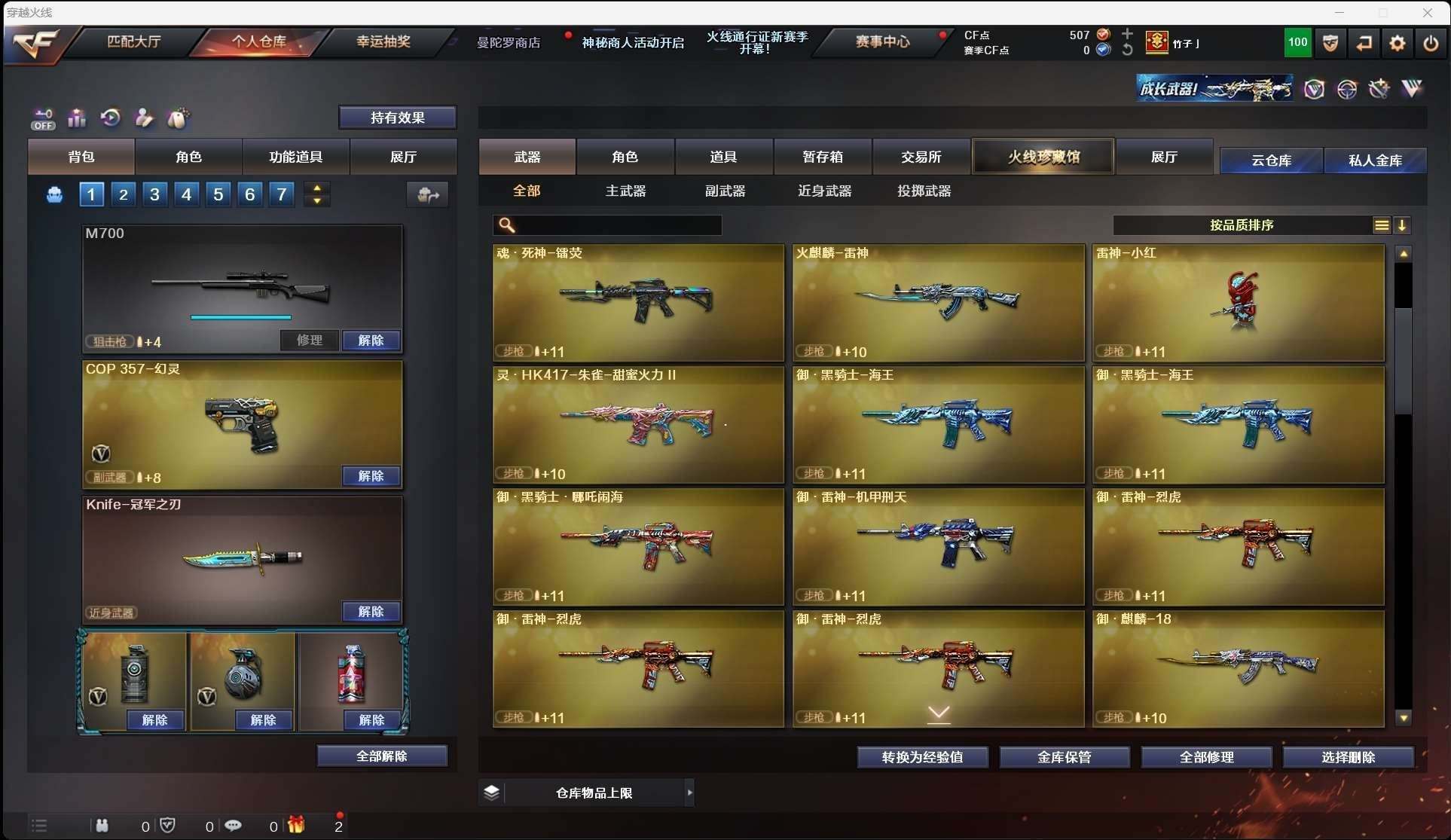Filter by 主武器 category
Image resolution: width=1451 pixels, height=840 pixels.
point(625,191)
